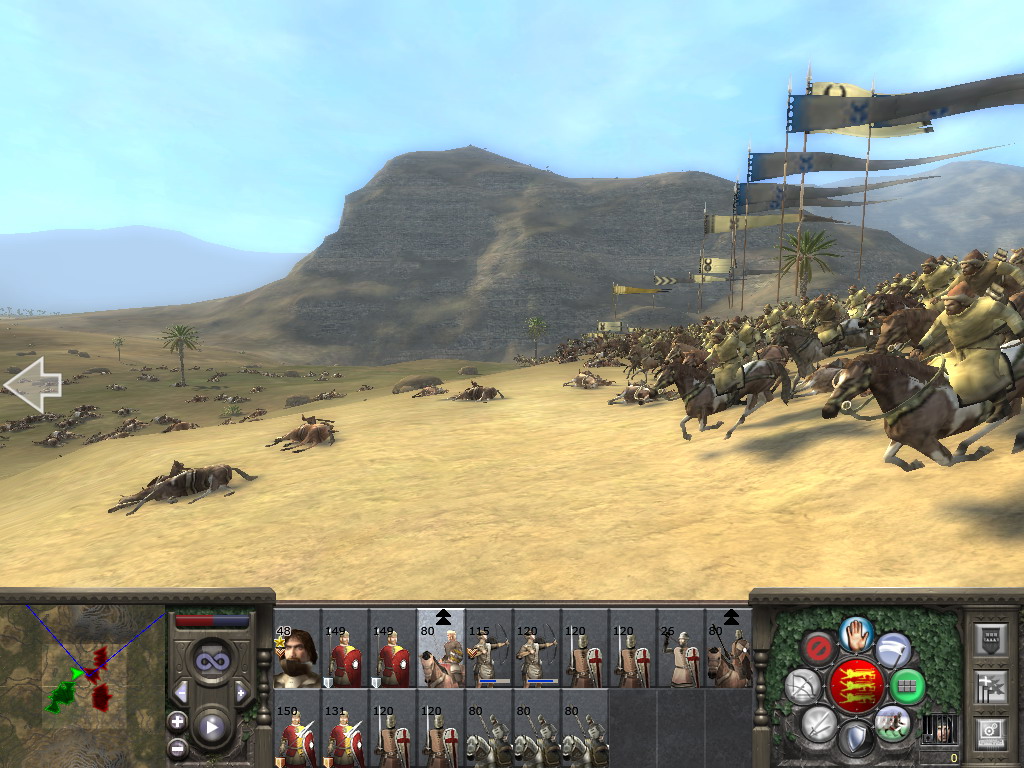The height and width of the screenshot is (768, 1024).
Task: Activate the crossed swords melee icon
Action: click(x=818, y=722)
